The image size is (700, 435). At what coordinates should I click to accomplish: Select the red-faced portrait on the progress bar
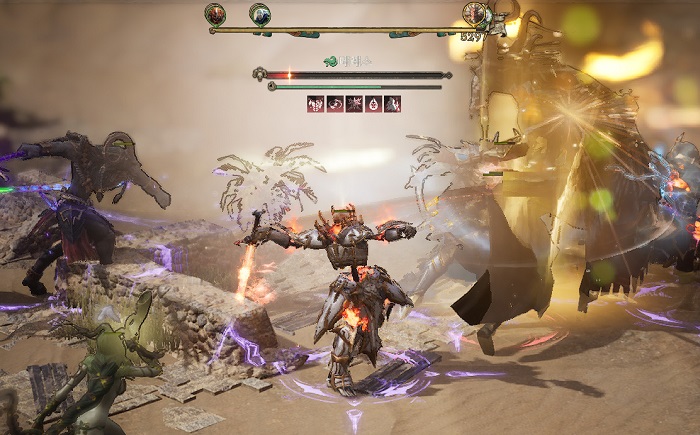215,14
